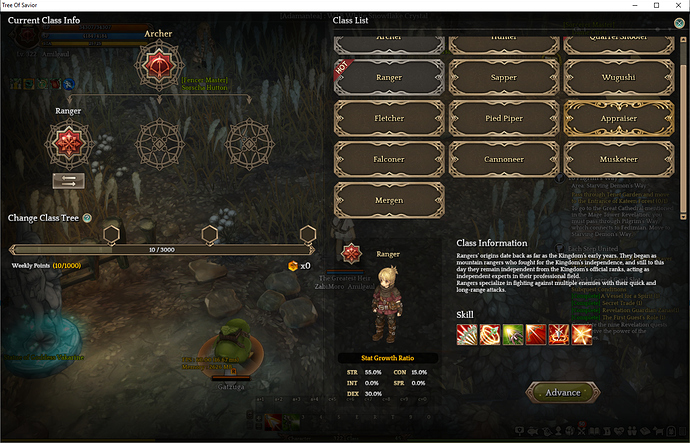690x443 pixels.
Task: Open the Change Class Tree help icon
Action: click(x=87, y=217)
